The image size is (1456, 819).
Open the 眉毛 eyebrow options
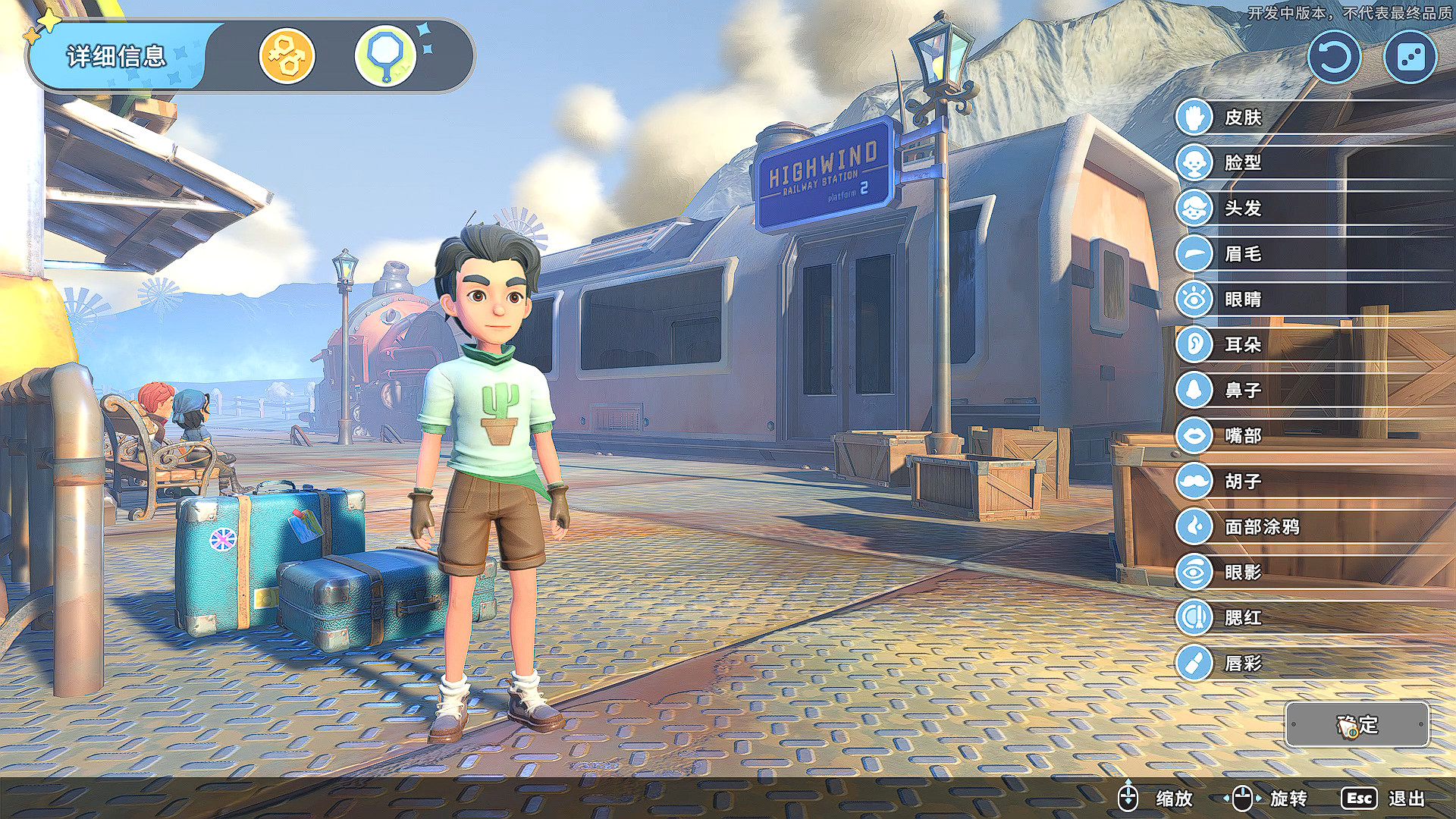click(1242, 253)
